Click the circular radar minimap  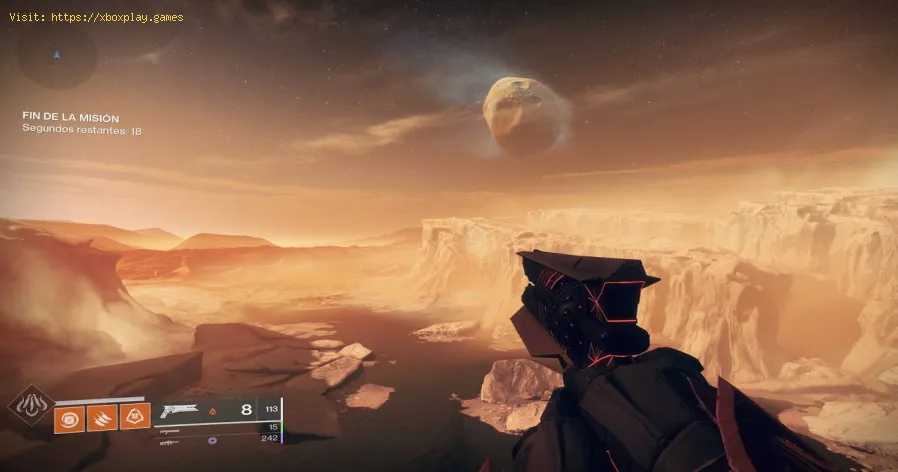point(58,56)
